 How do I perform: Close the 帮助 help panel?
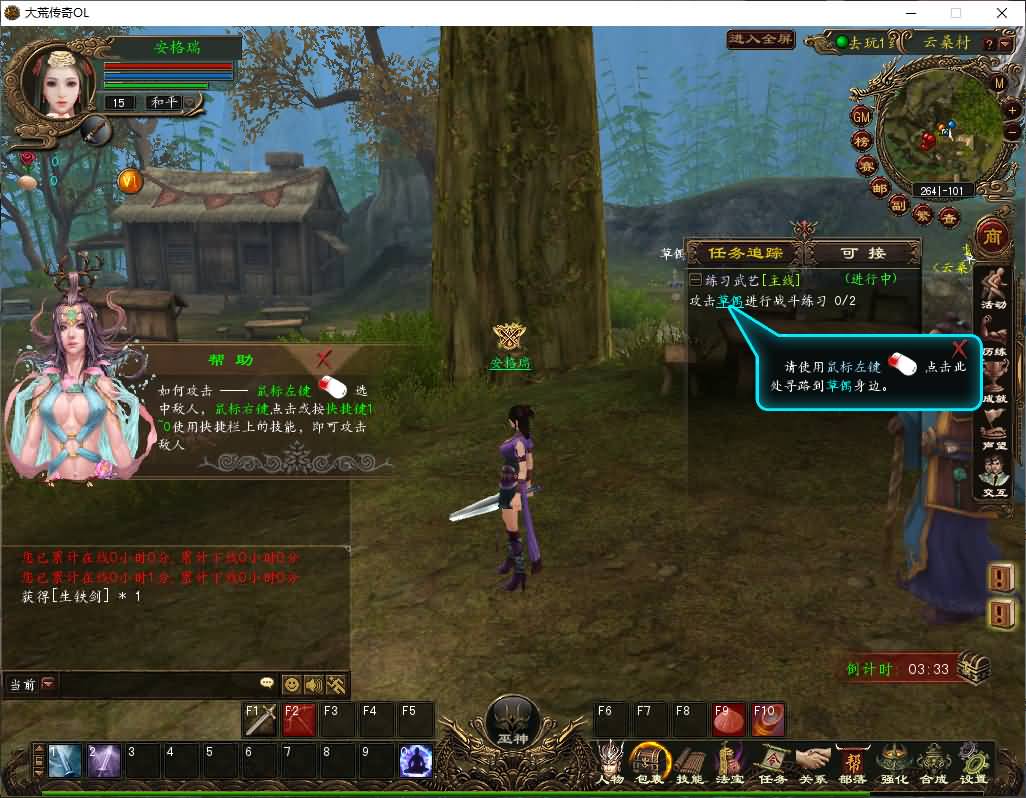pos(323,359)
